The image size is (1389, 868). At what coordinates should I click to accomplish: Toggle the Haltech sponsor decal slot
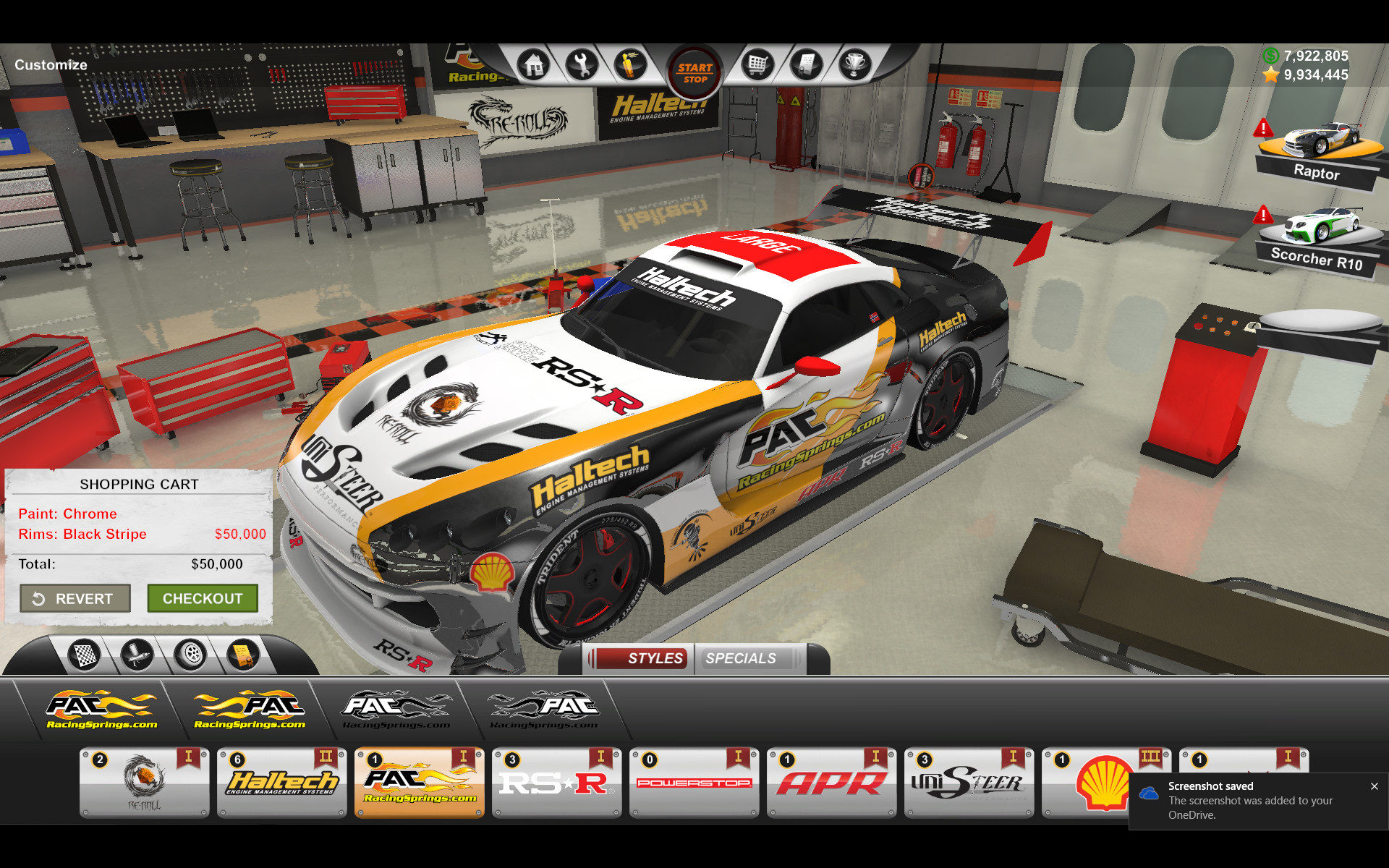281,783
